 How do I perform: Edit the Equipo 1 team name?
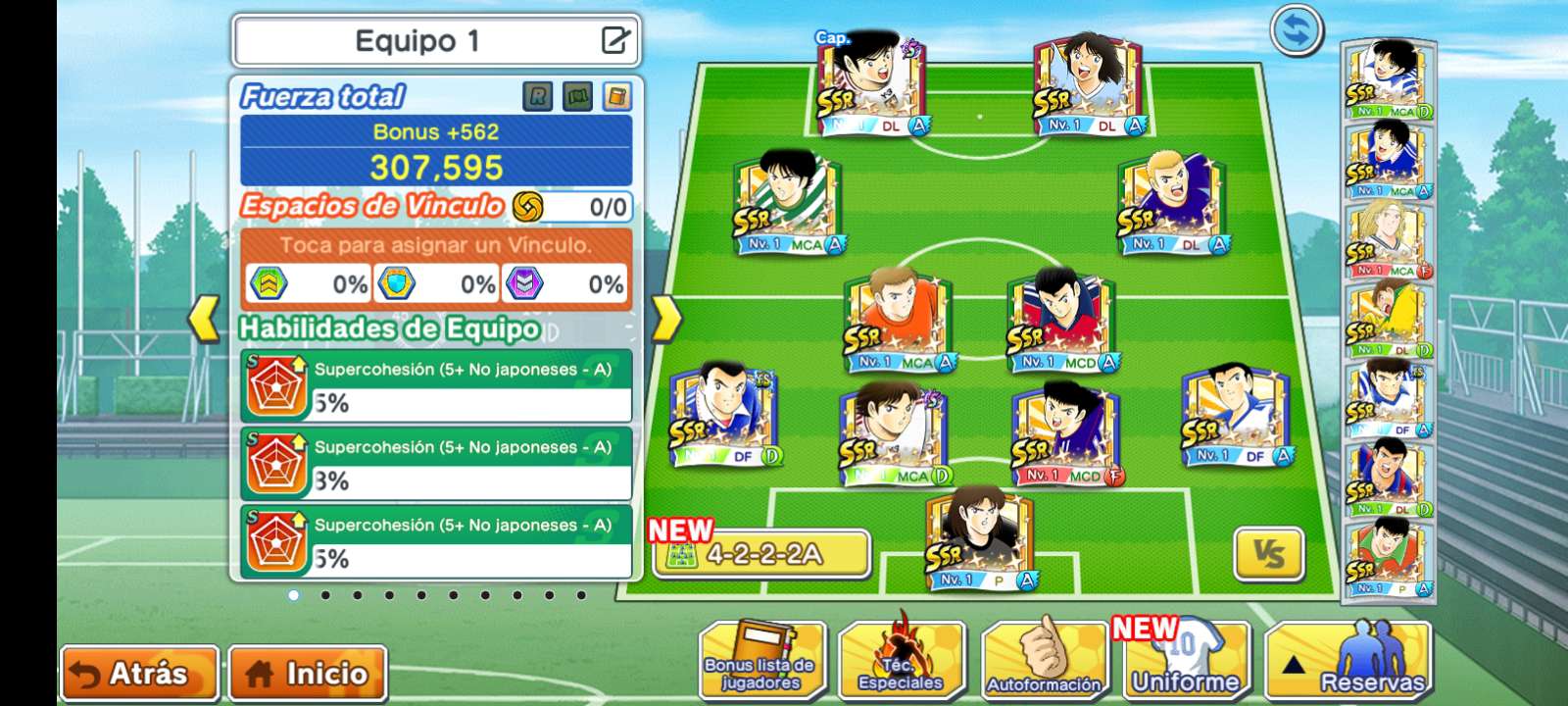pos(614,40)
